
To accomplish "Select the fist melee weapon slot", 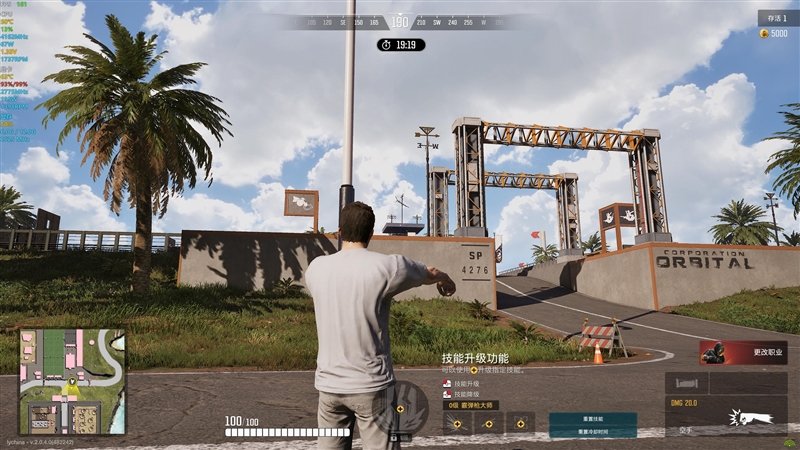I will coord(741,417).
